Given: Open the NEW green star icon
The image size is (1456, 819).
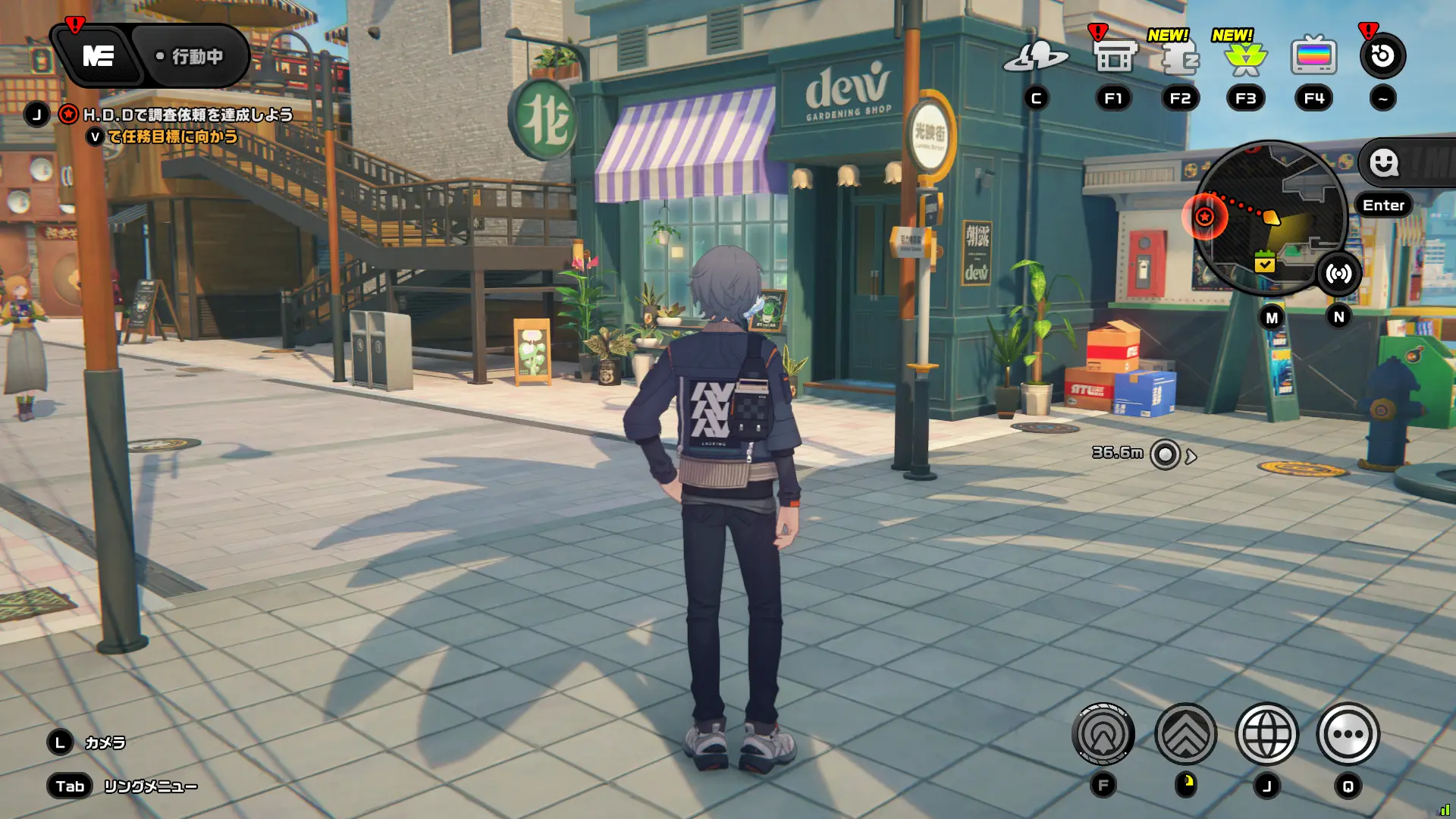Looking at the screenshot, I should click(x=1245, y=58).
